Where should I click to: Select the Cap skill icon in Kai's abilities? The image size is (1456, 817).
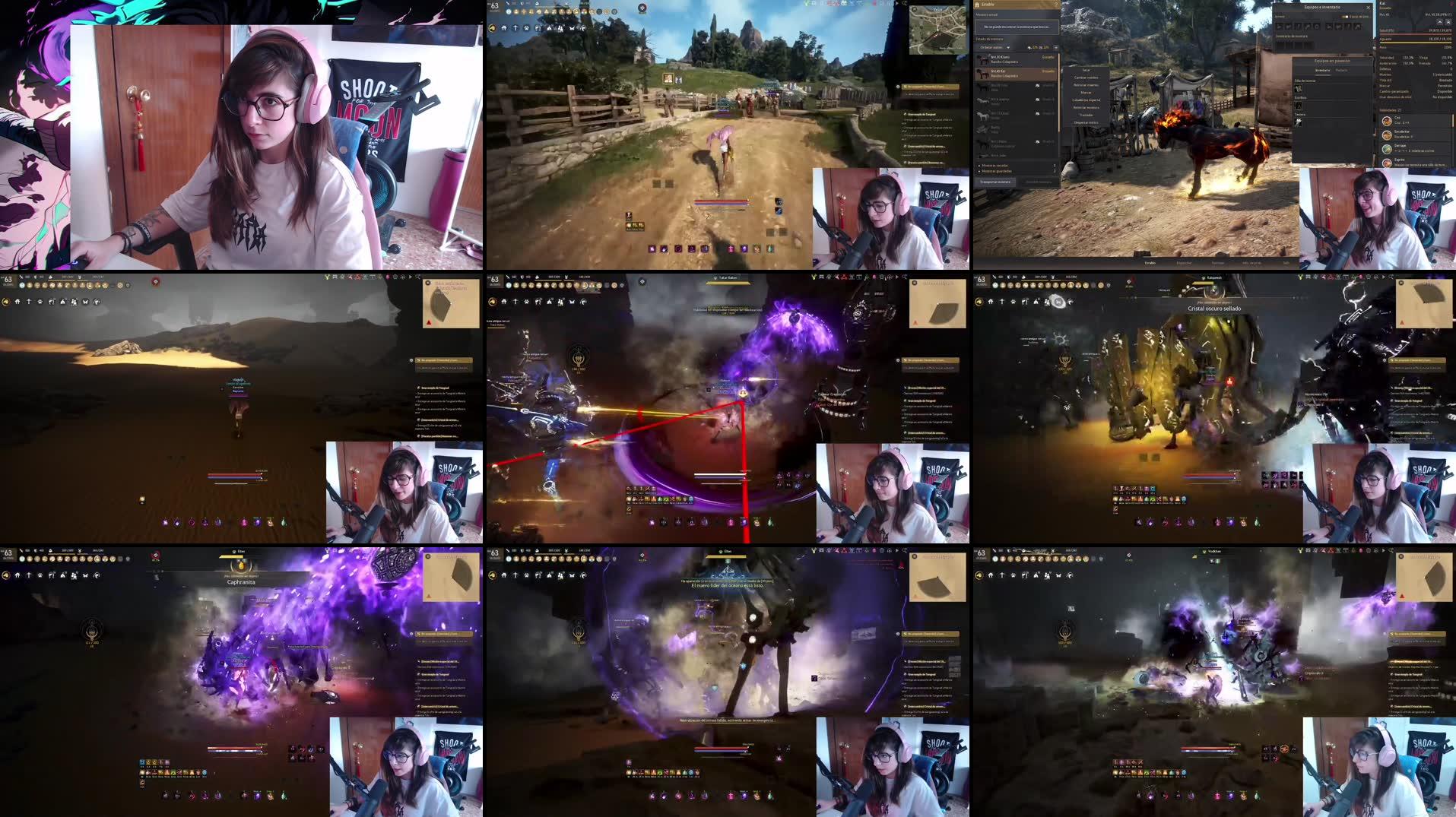[x=1387, y=121]
